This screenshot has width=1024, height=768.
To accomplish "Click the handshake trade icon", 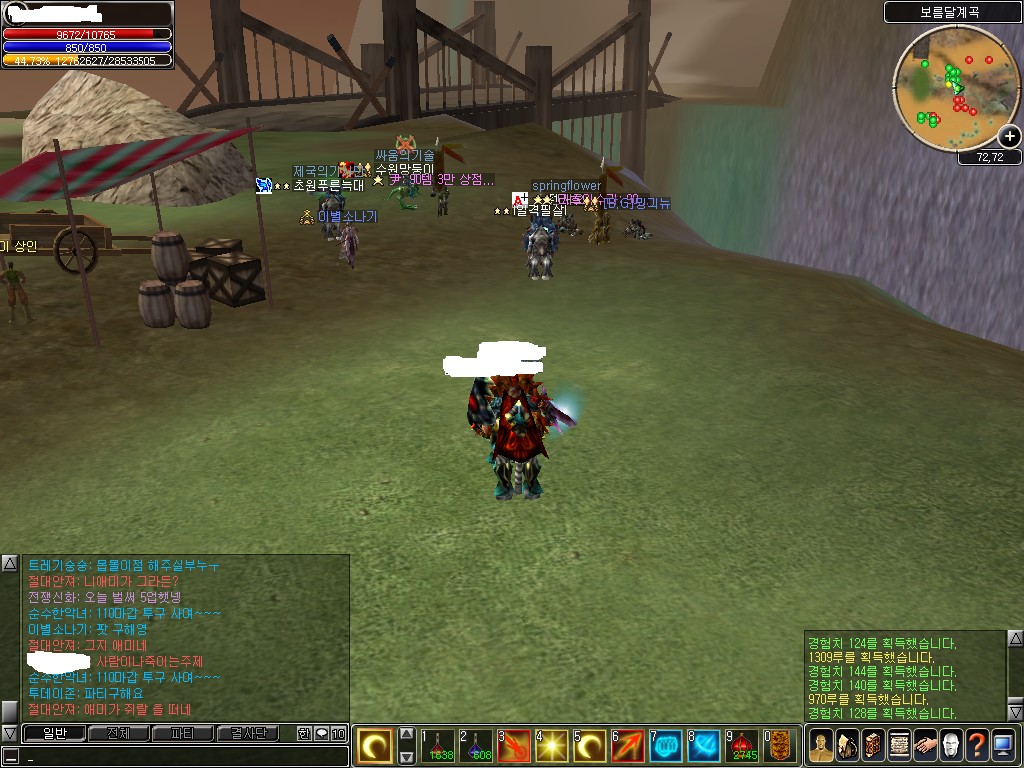I will (x=925, y=746).
